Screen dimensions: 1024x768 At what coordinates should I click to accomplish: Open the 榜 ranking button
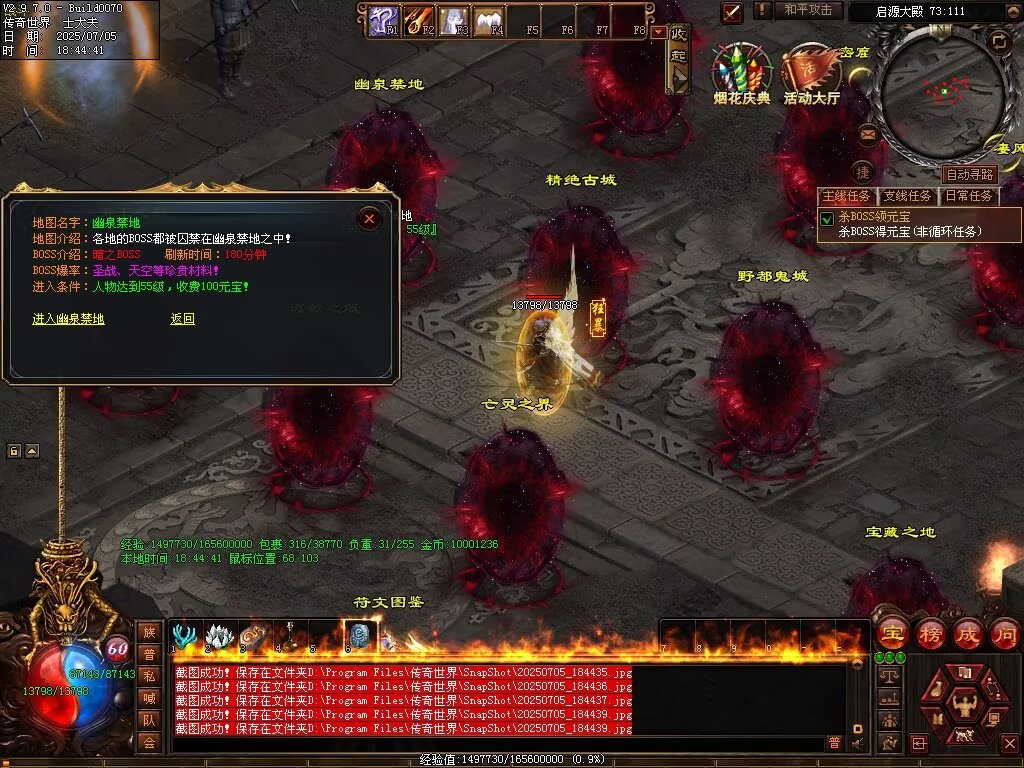[930, 634]
